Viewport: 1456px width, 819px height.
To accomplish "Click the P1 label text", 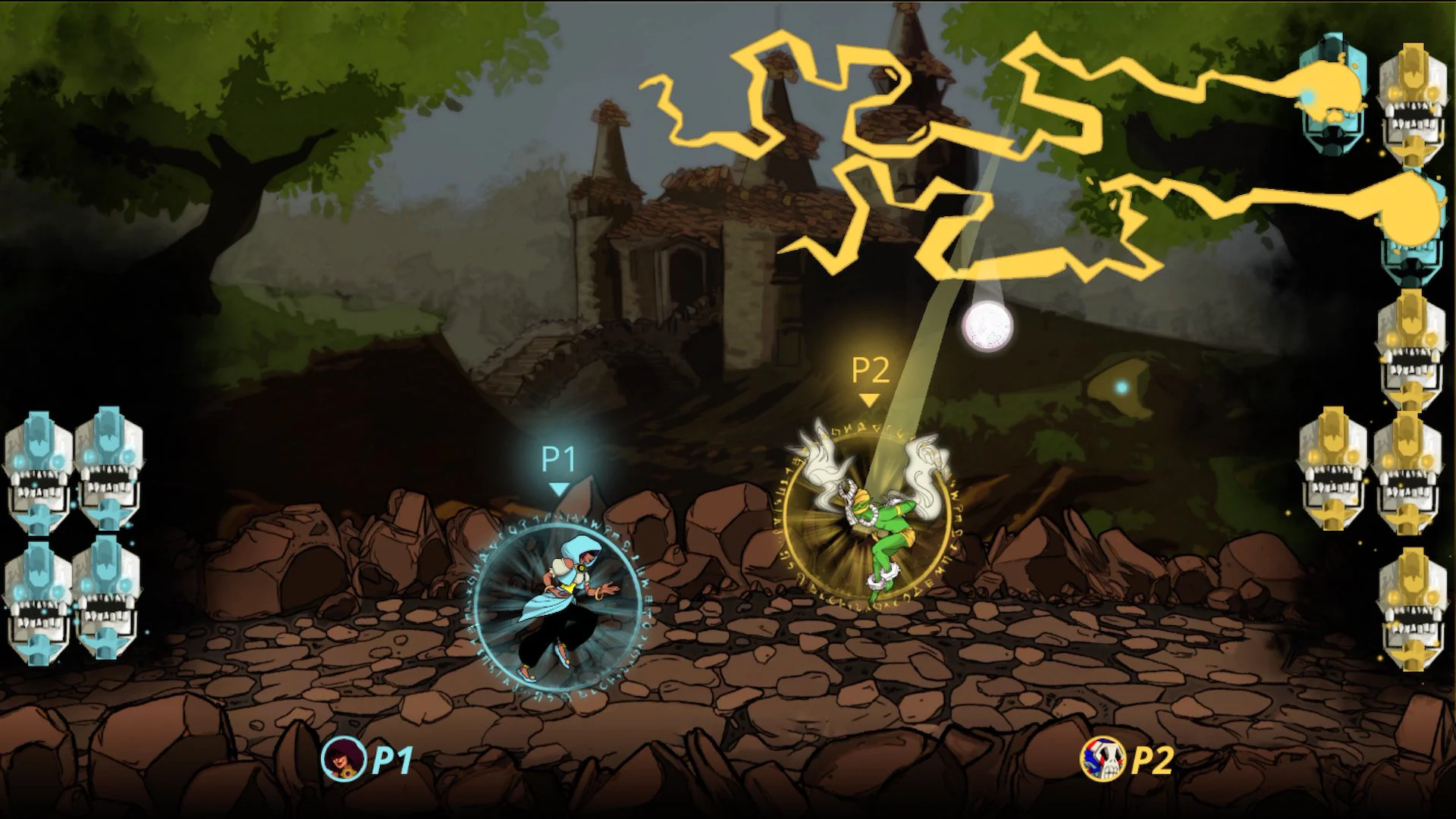I will (557, 459).
